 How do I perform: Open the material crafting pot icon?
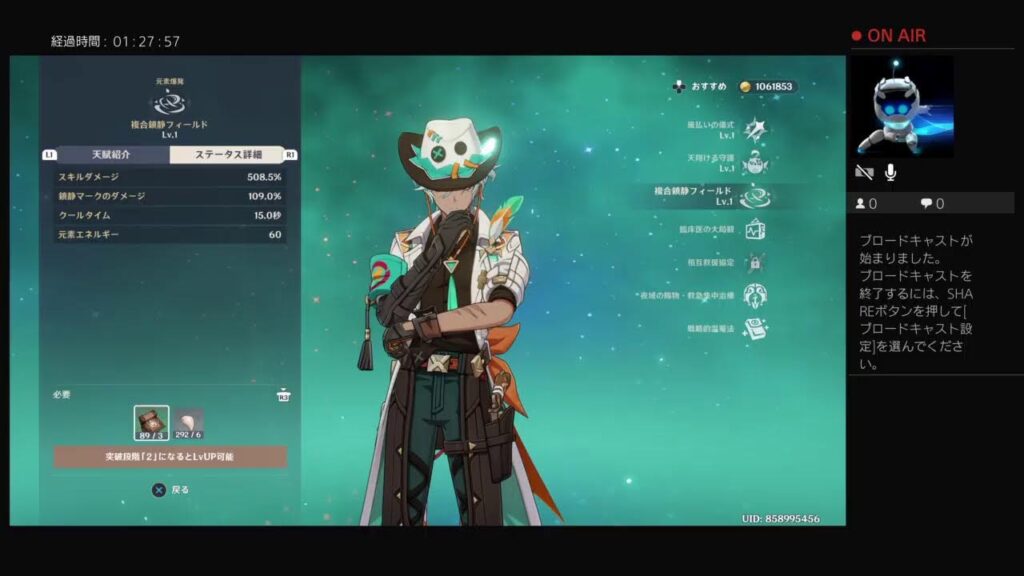pyautogui.click(x=284, y=395)
